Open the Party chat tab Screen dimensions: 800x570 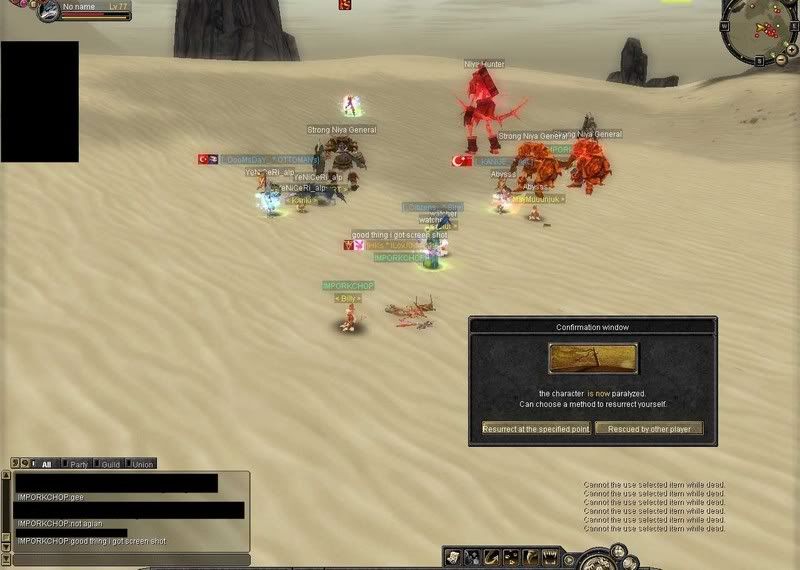77,464
